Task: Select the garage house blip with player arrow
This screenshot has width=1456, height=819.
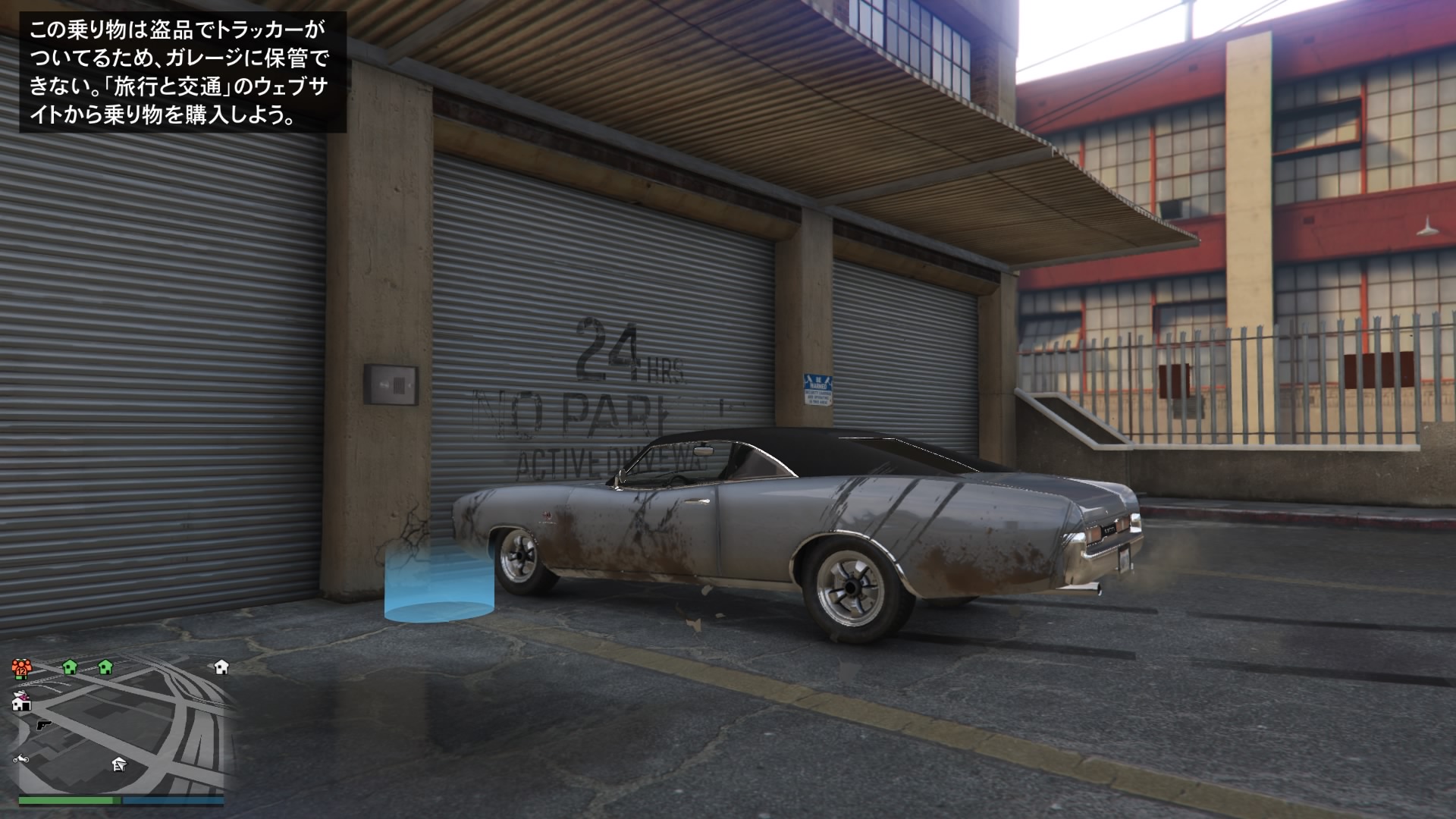Action: [x=119, y=764]
